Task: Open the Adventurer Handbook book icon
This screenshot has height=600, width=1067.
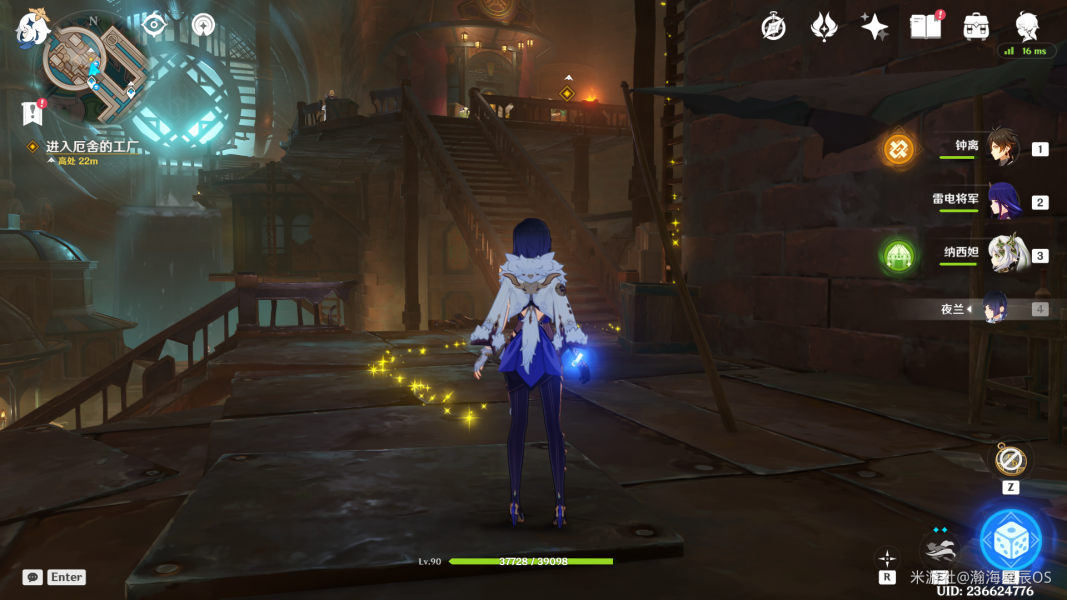Action: (x=925, y=27)
